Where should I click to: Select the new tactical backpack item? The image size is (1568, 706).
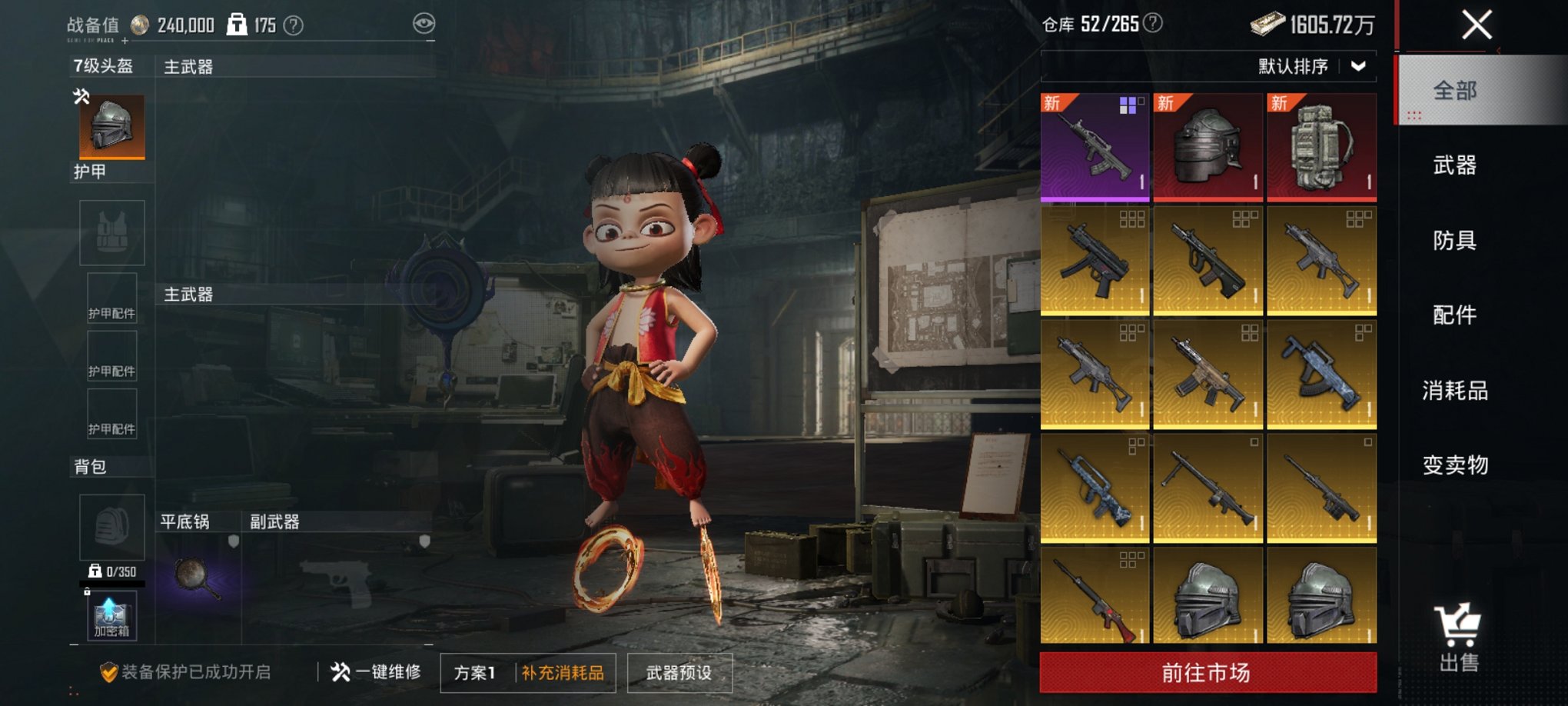tap(1321, 147)
